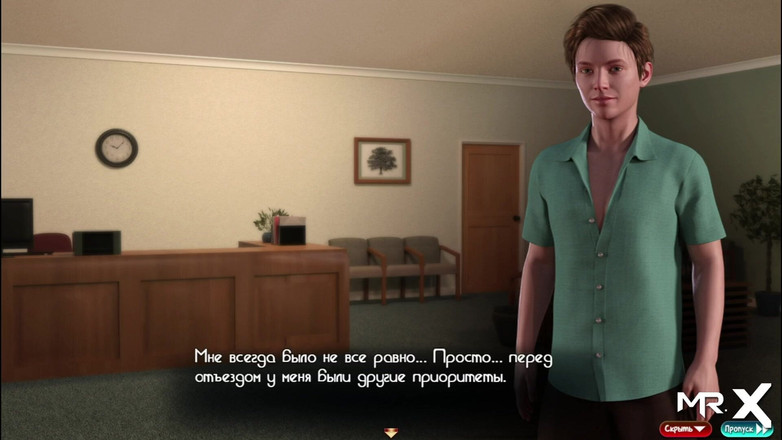
Task: Advance dialogue with the orange down arrow
Action: pos(391,432)
